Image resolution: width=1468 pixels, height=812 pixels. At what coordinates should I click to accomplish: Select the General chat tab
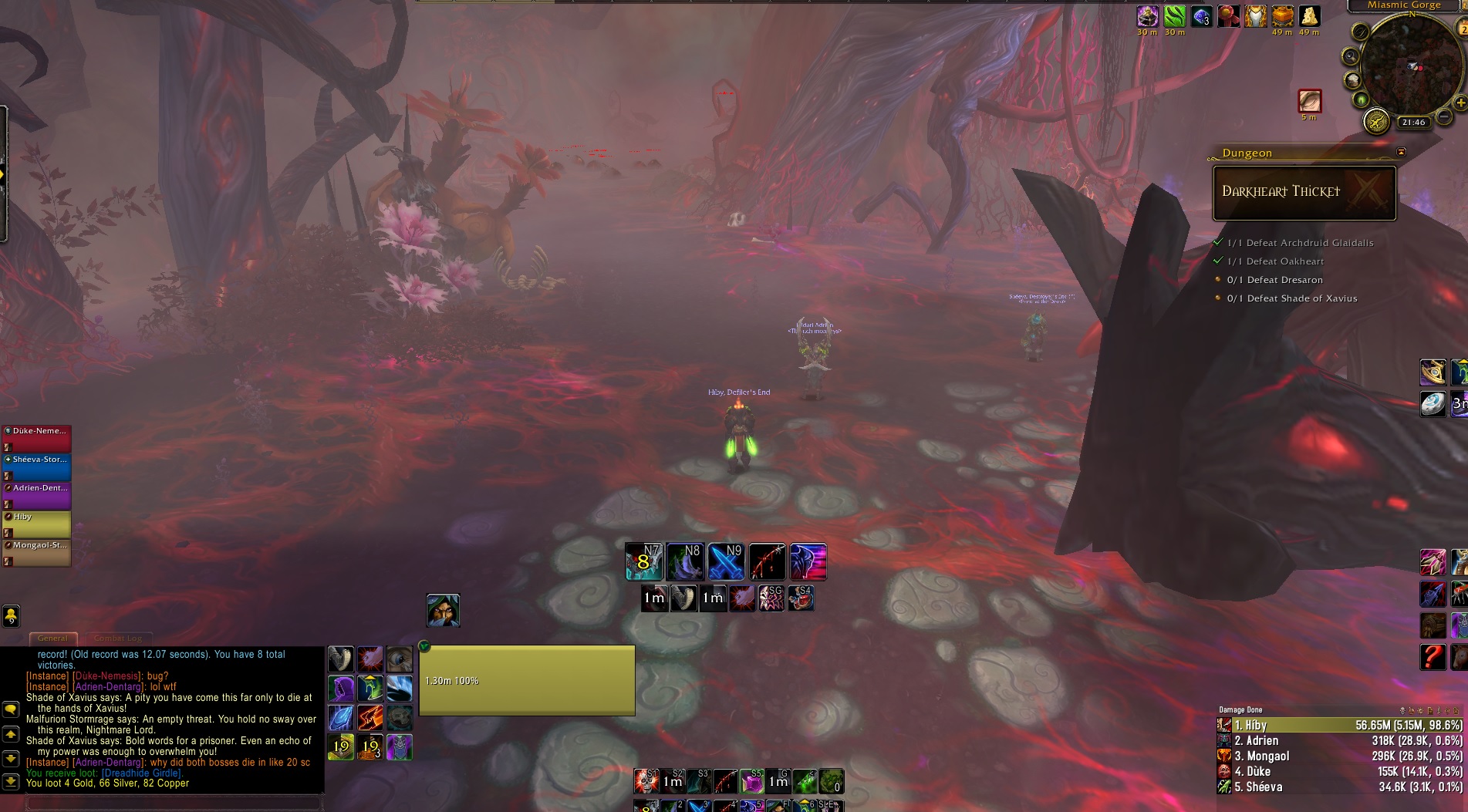52,638
